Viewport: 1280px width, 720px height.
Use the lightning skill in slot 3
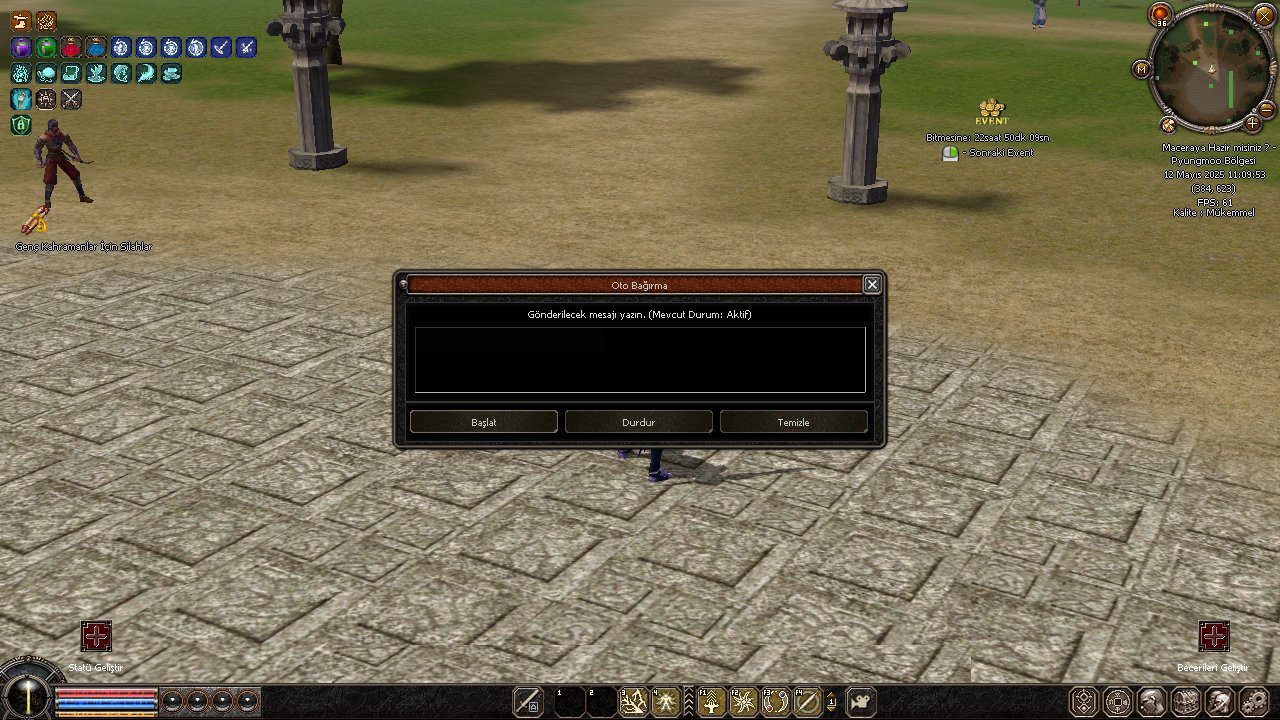tap(633, 702)
